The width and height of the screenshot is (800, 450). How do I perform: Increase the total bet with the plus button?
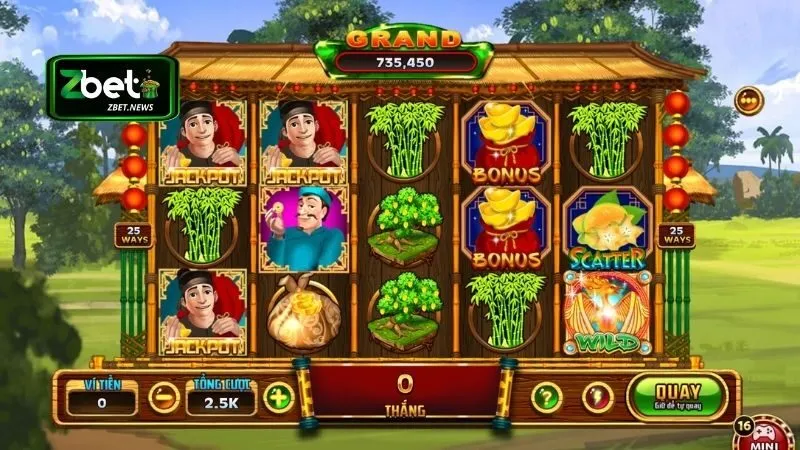point(278,398)
